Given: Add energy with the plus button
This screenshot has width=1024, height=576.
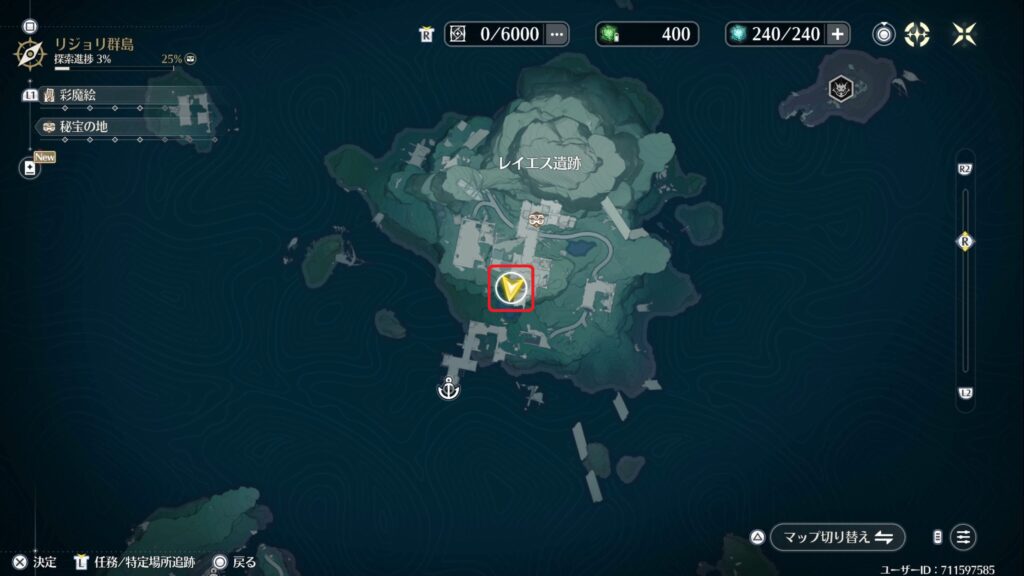Looking at the screenshot, I should [x=837, y=34].
